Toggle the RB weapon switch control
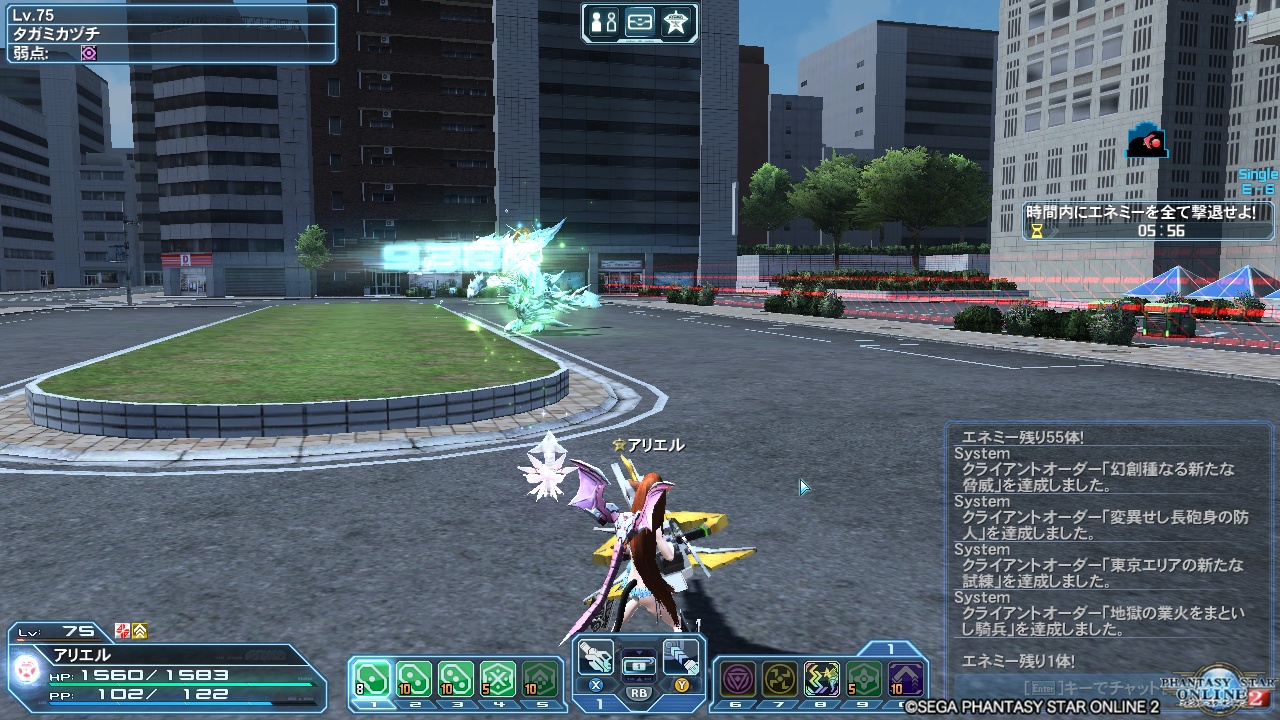Viewport: 1280px width, 720px height. point(640,694)
